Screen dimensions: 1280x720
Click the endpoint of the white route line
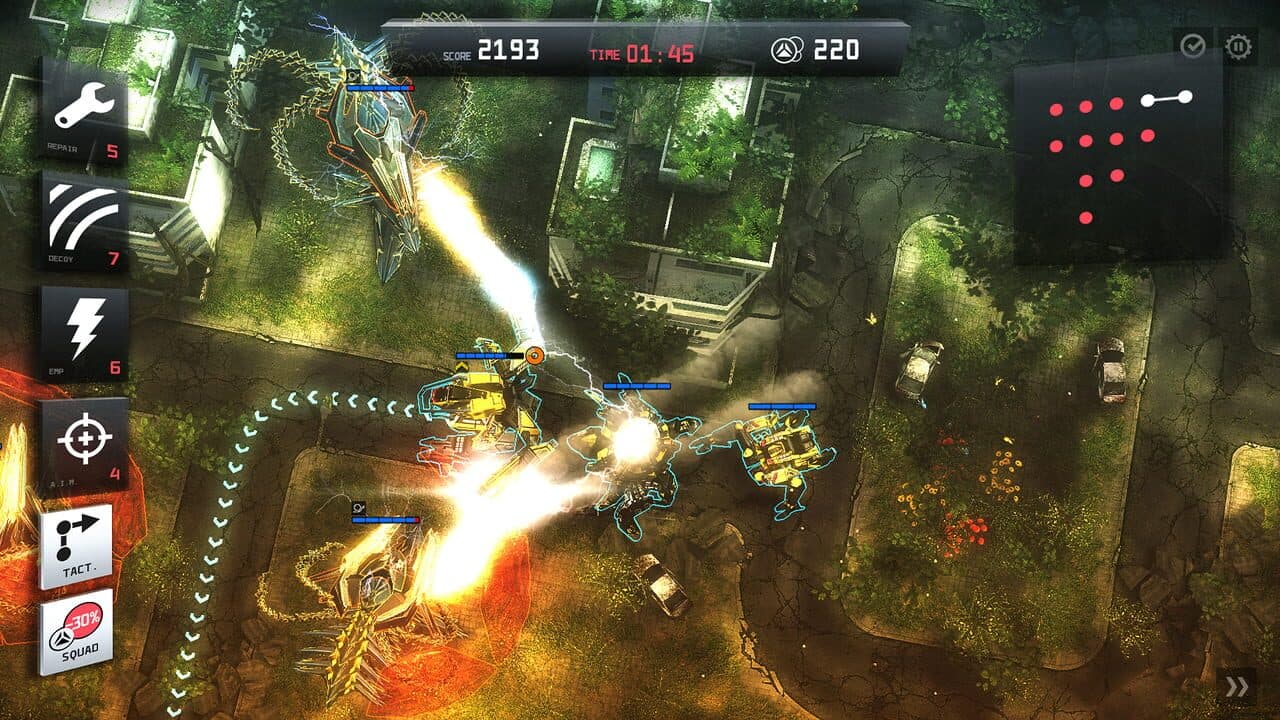point(1186,97)
